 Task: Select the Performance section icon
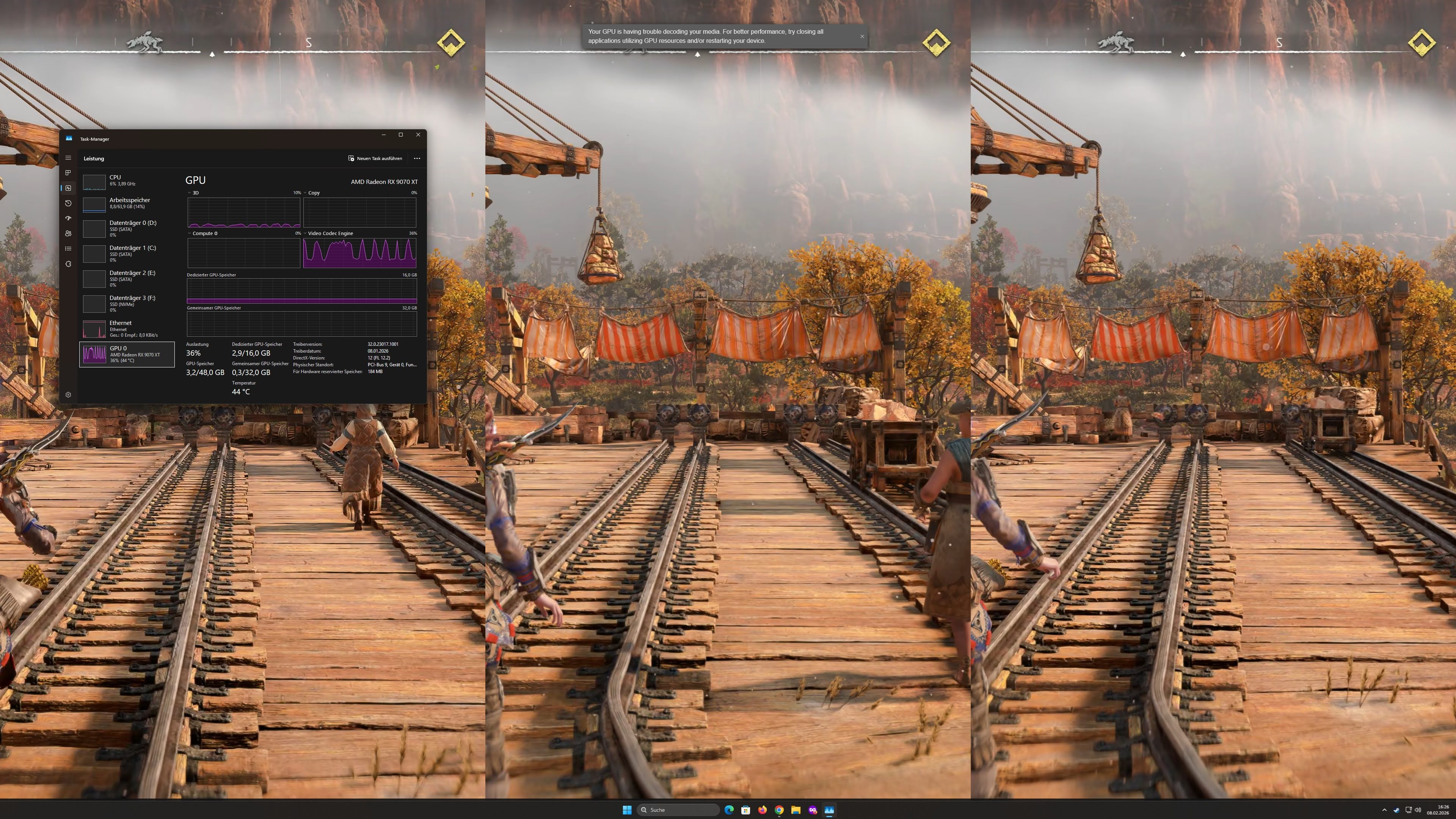pyautogui.click(x=68, y=188)
